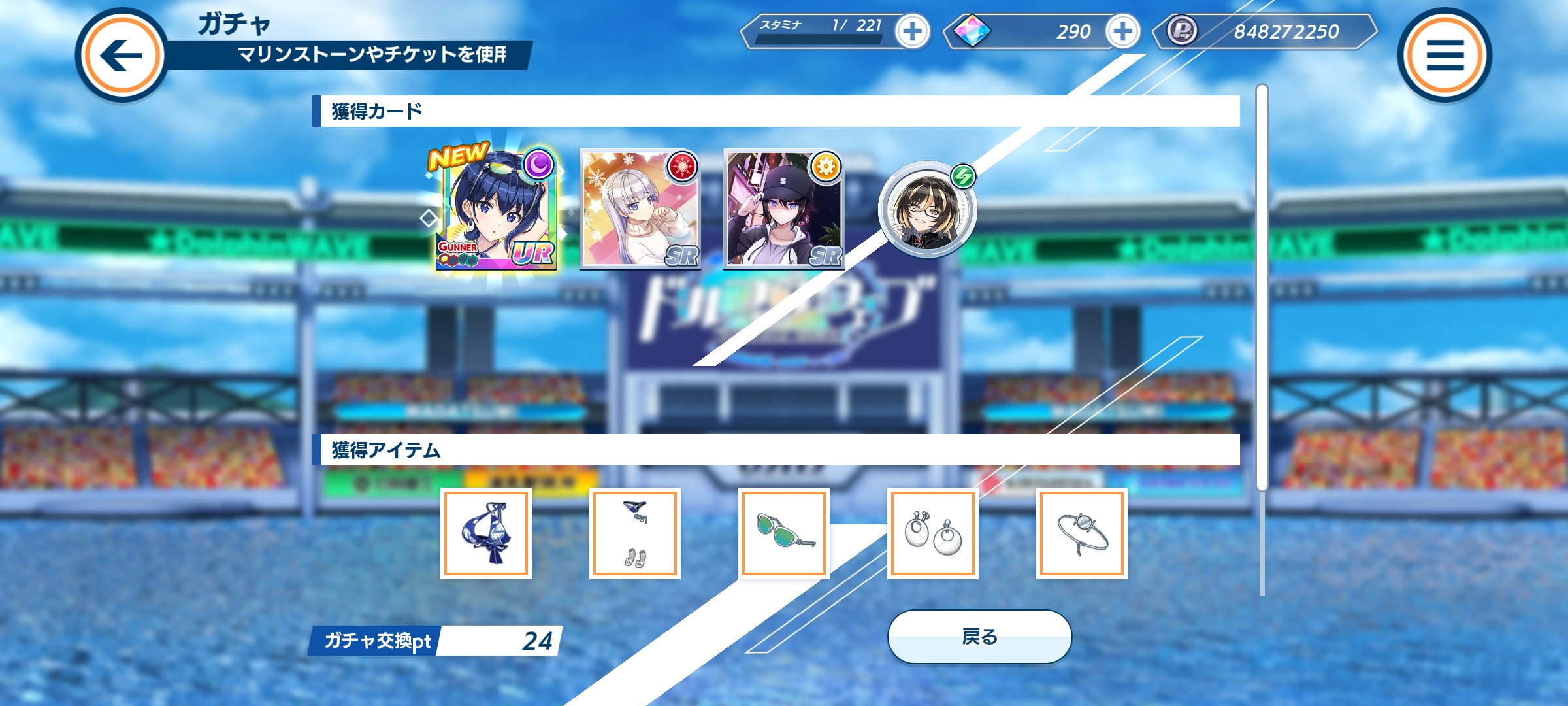This screenshot has height=706, width=1568.
Task: Select the bikini bottom and sandals item
Action: [x=635, y=533]
